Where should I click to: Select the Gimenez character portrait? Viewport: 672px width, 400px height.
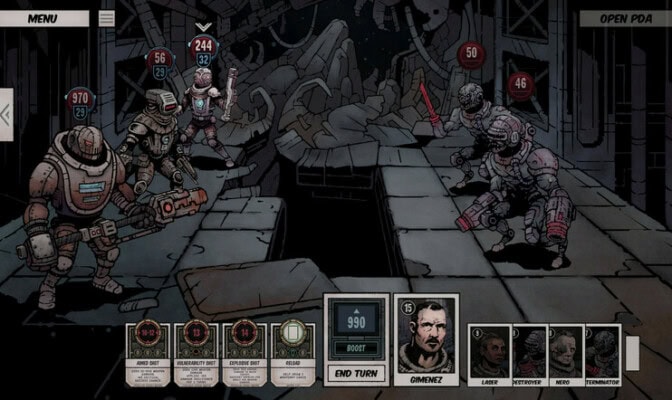(427, 340)
